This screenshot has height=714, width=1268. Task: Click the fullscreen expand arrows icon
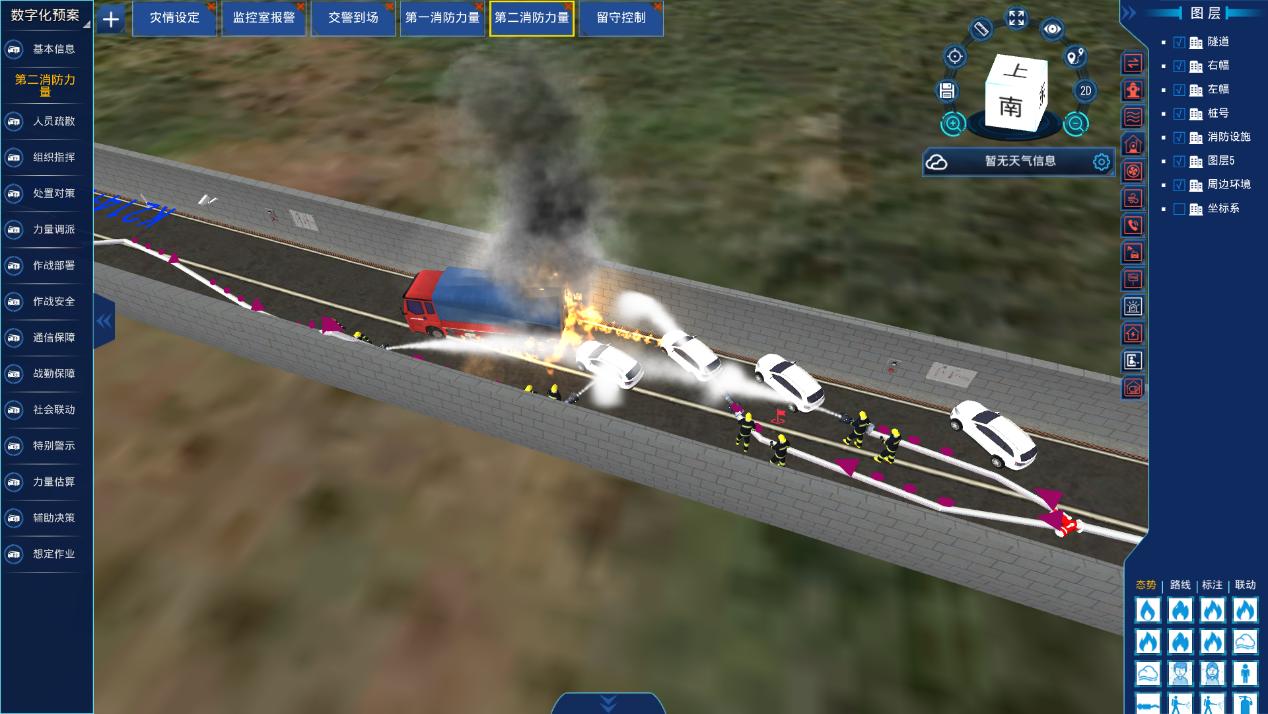click(1016, 18)
